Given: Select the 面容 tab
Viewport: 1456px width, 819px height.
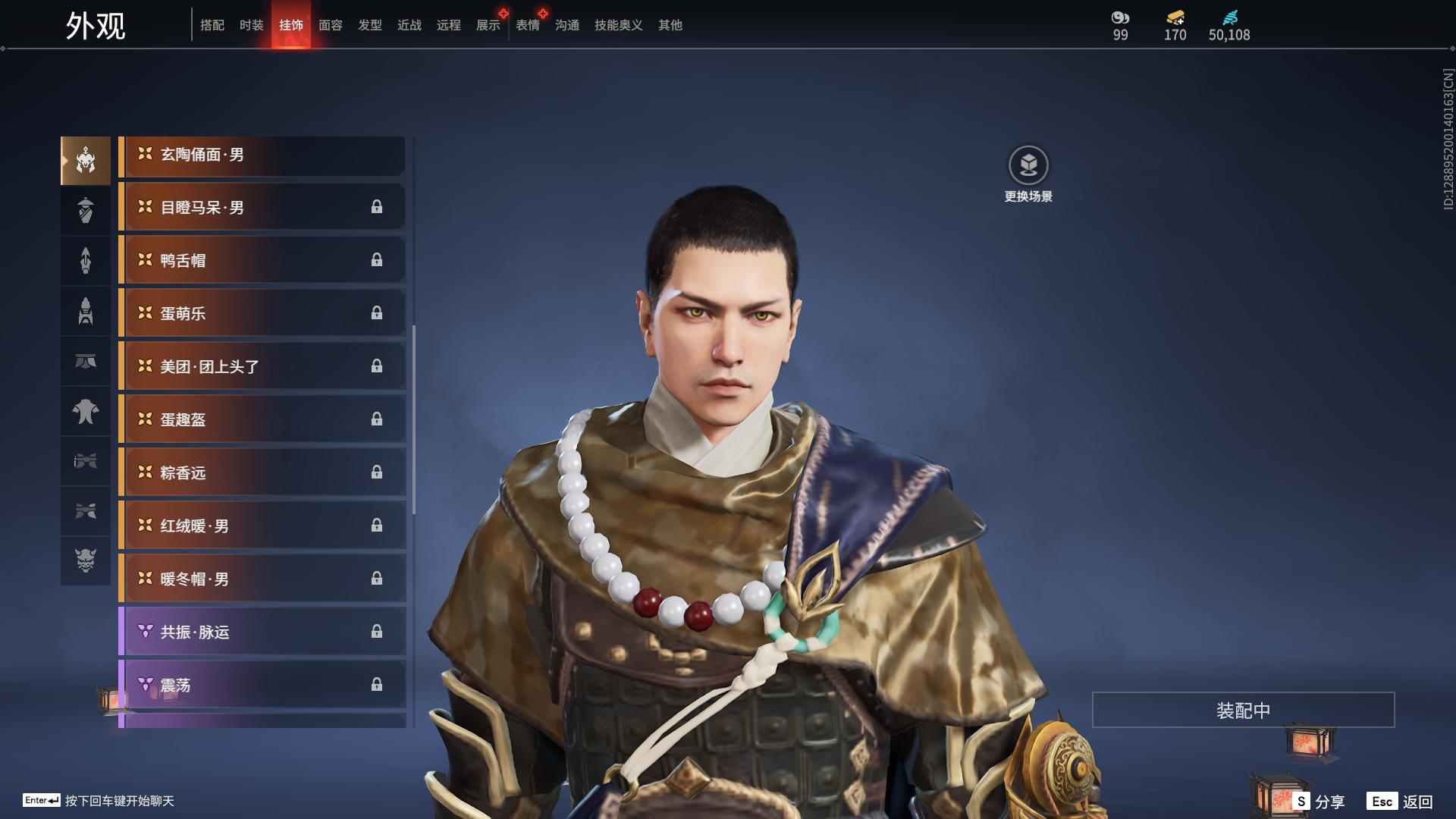Looking at the screenshot, I should pyautogui.click(x=331, y=25).
